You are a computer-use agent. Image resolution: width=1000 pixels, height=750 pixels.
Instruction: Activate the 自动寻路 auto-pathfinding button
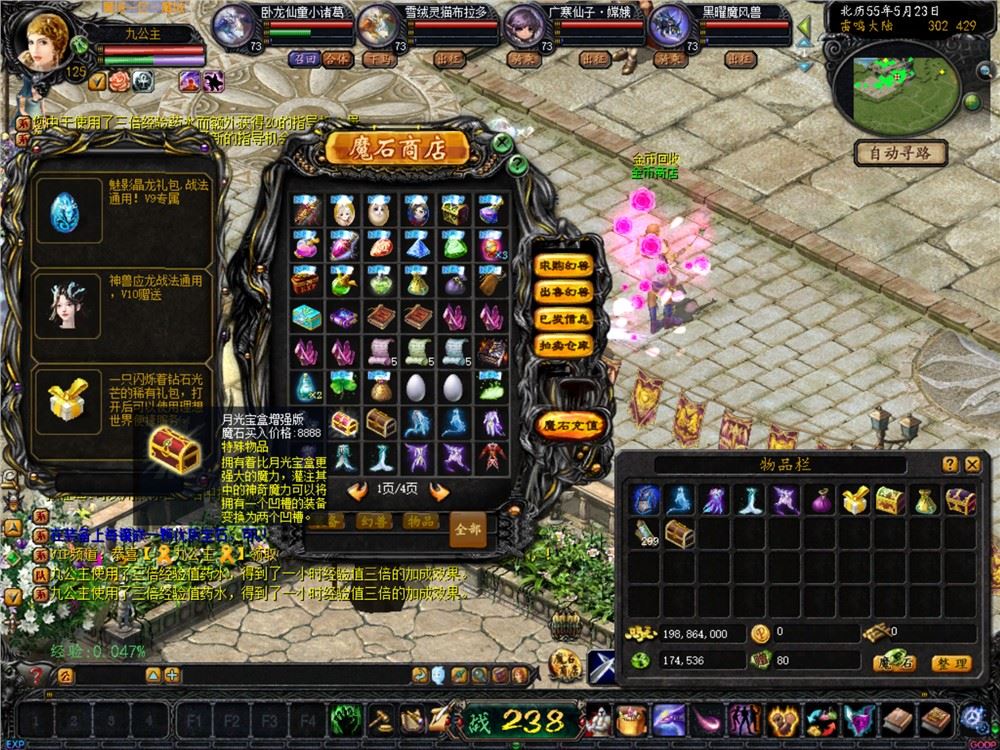tap(901, 153)
